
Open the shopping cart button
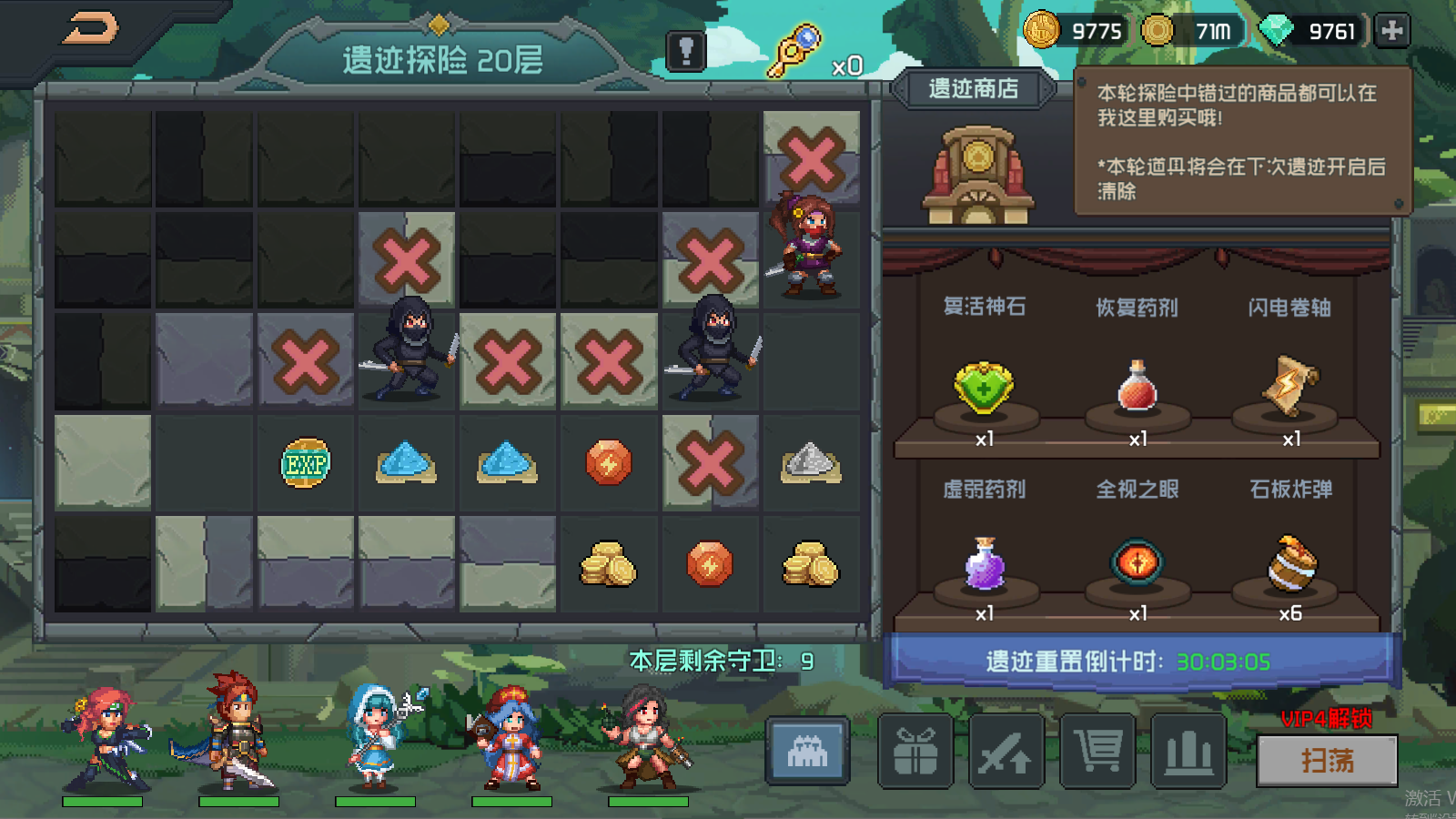[x=1097, y=752]
